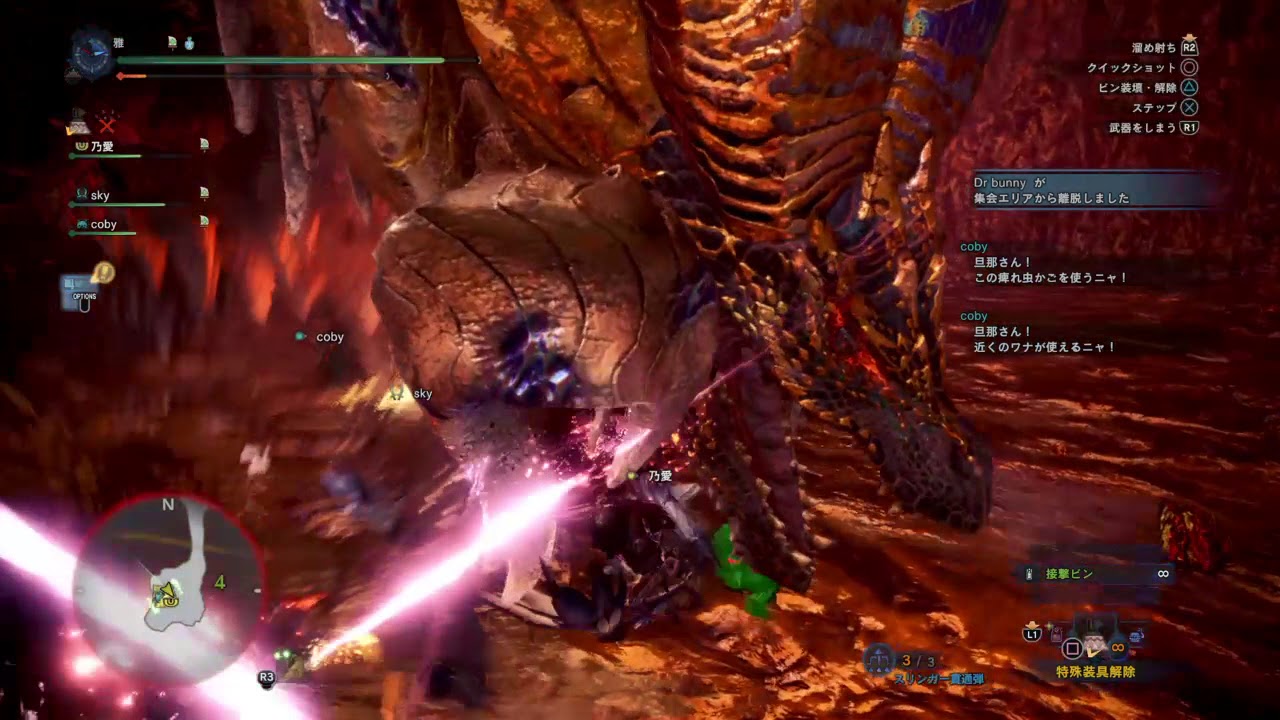This screenshot has height=720, width=1280.
Task: Select the slinger ammo icon
Action: tap(879, 659)
